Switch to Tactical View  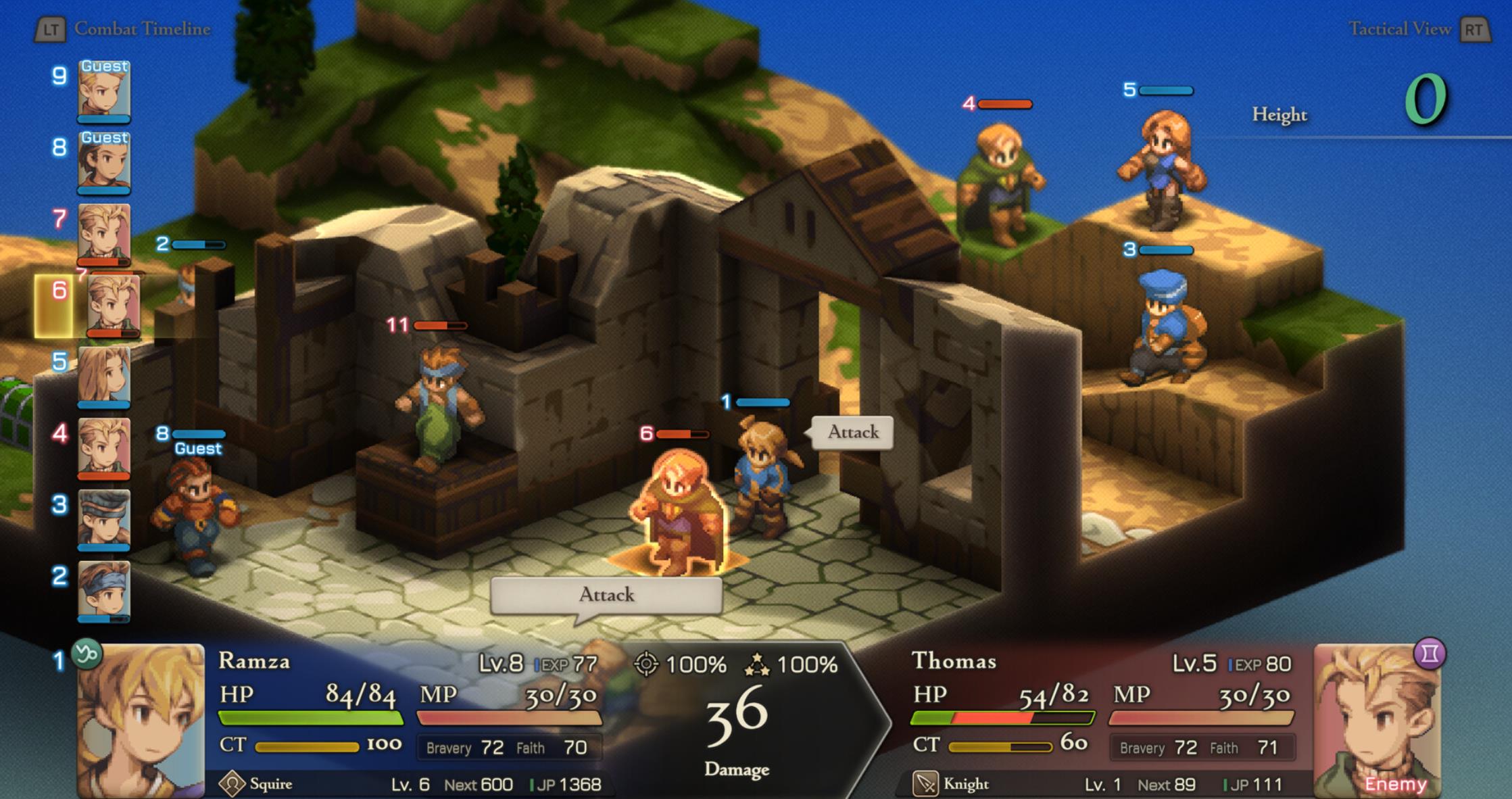click(1399, 29)
